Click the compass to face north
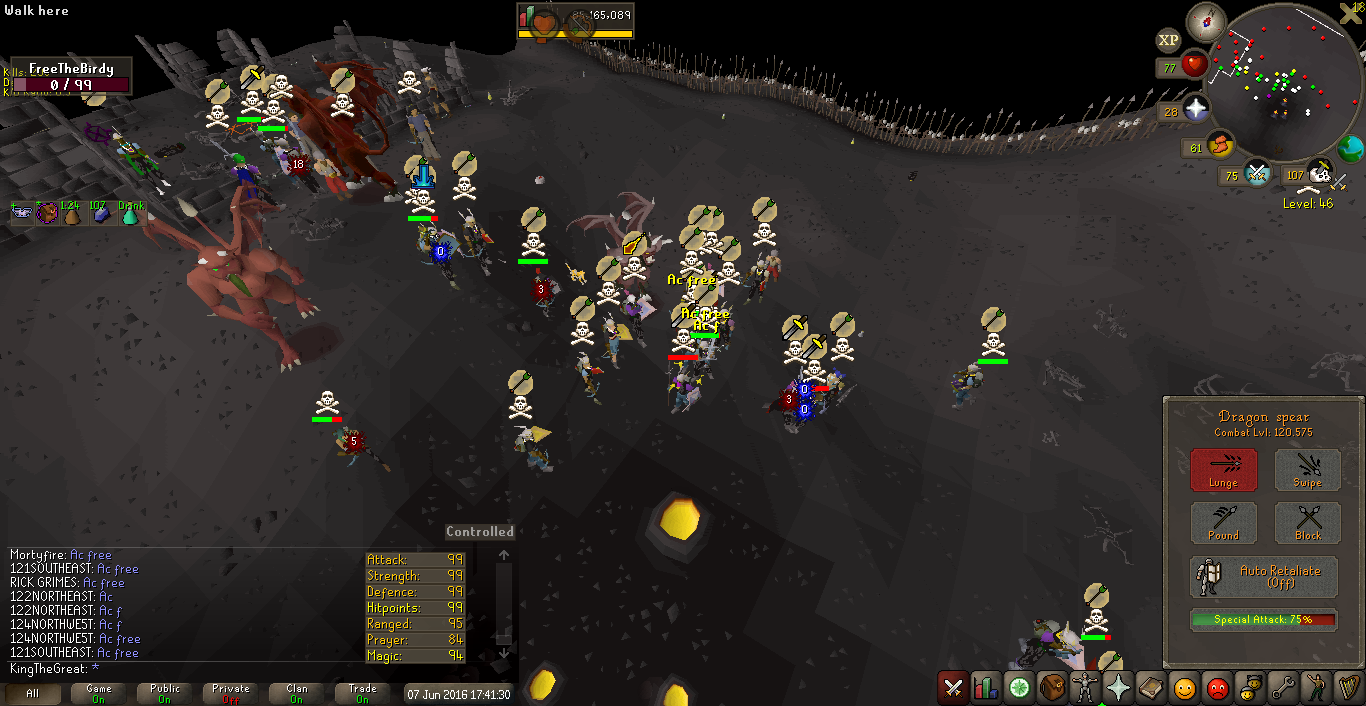Screen dimensions: 1366x706 [x=1206, y=22]
